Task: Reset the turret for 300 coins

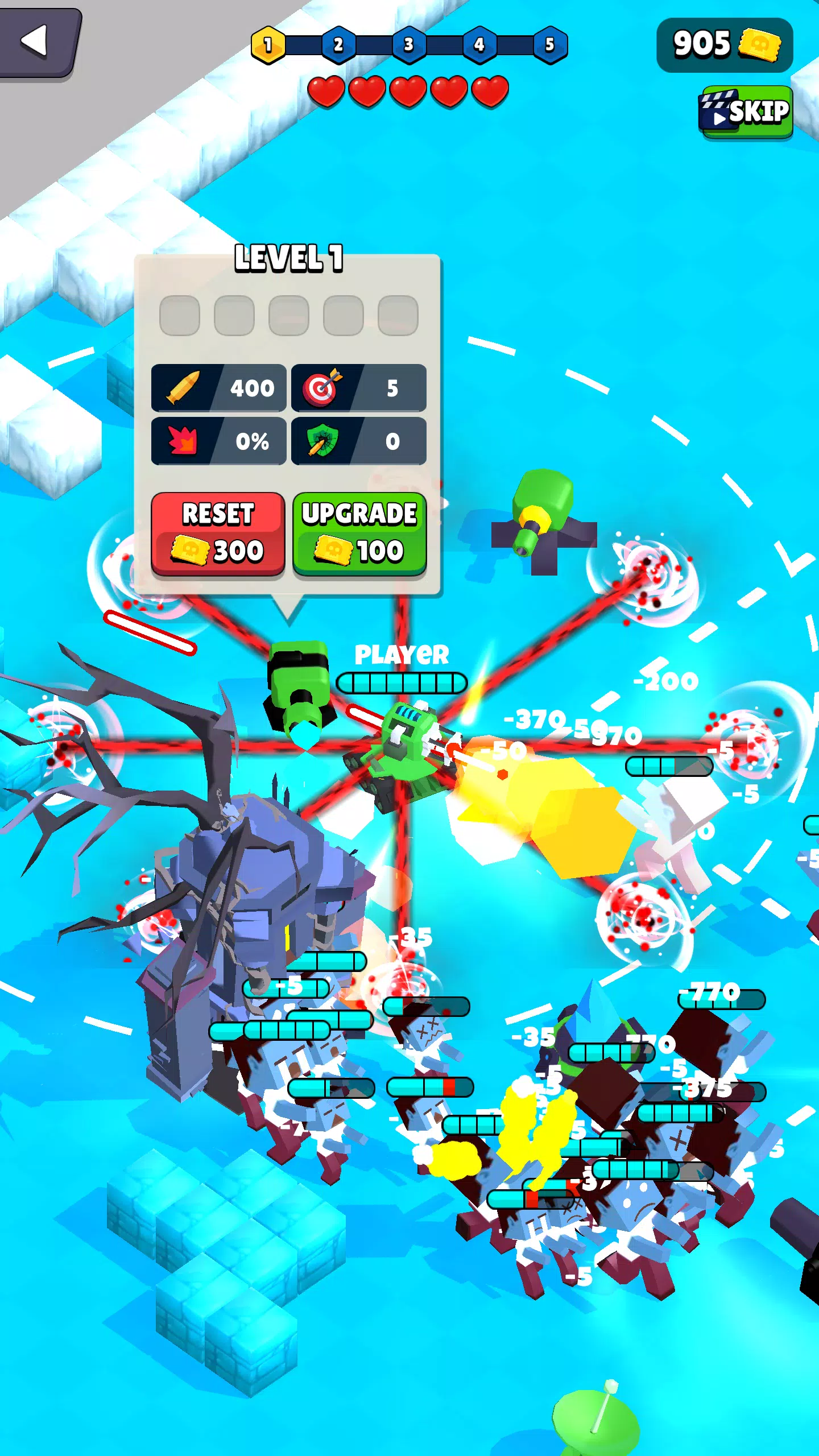Action: (x=218, y=533)
